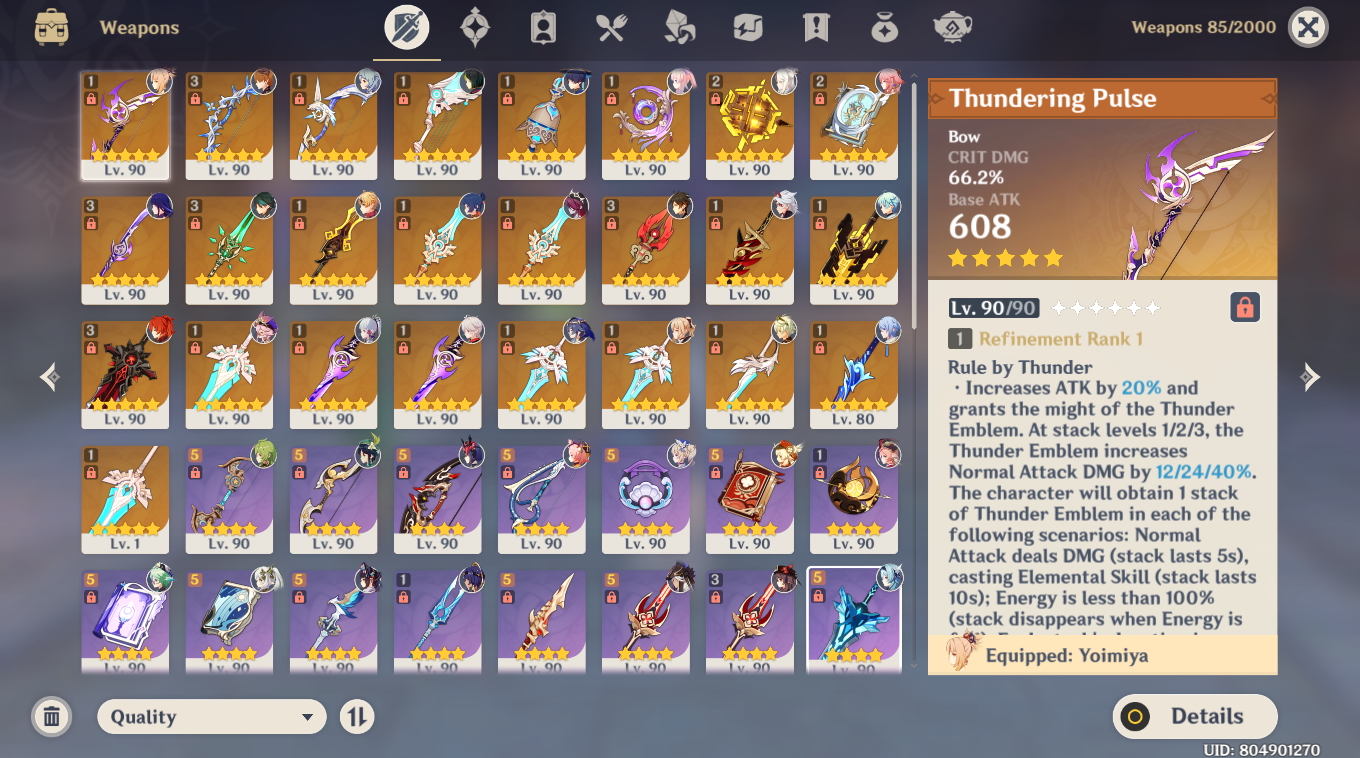This screenshot has height=758, width=1360.
Task: Open the Gadget inventory section
Action: pos(746,27)
